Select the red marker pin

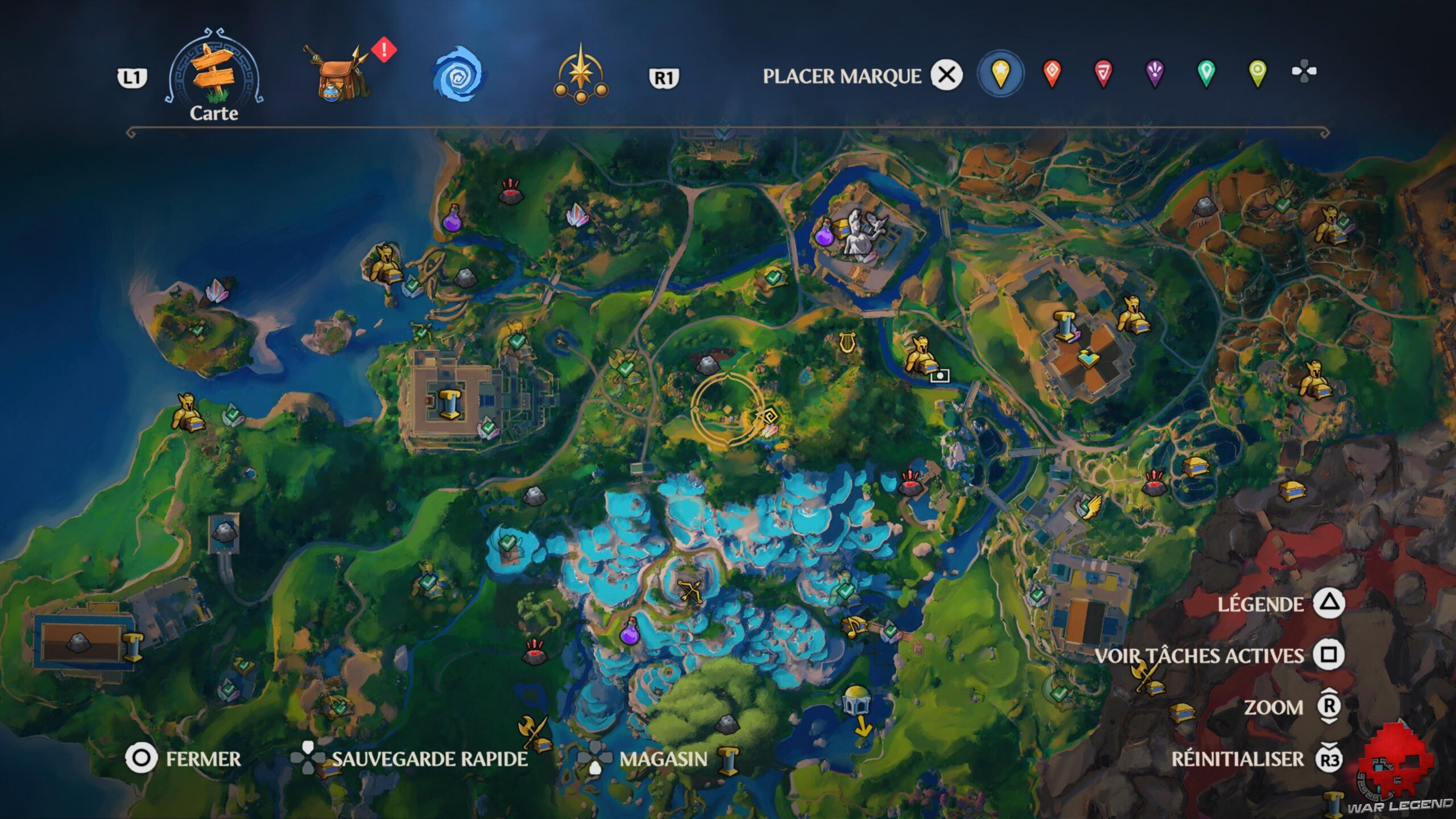click(x=1052, y=74)
